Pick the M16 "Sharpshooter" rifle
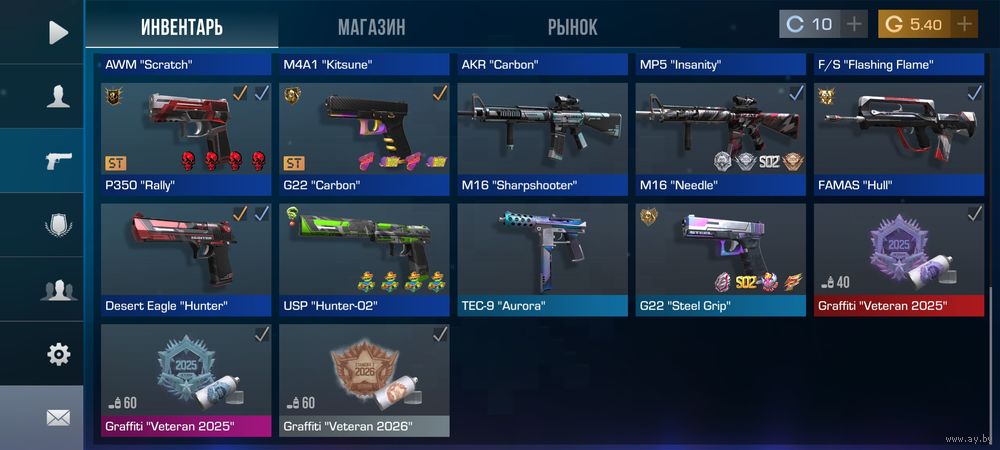This screenshot has width=1000, height=450. pos(542,138)
